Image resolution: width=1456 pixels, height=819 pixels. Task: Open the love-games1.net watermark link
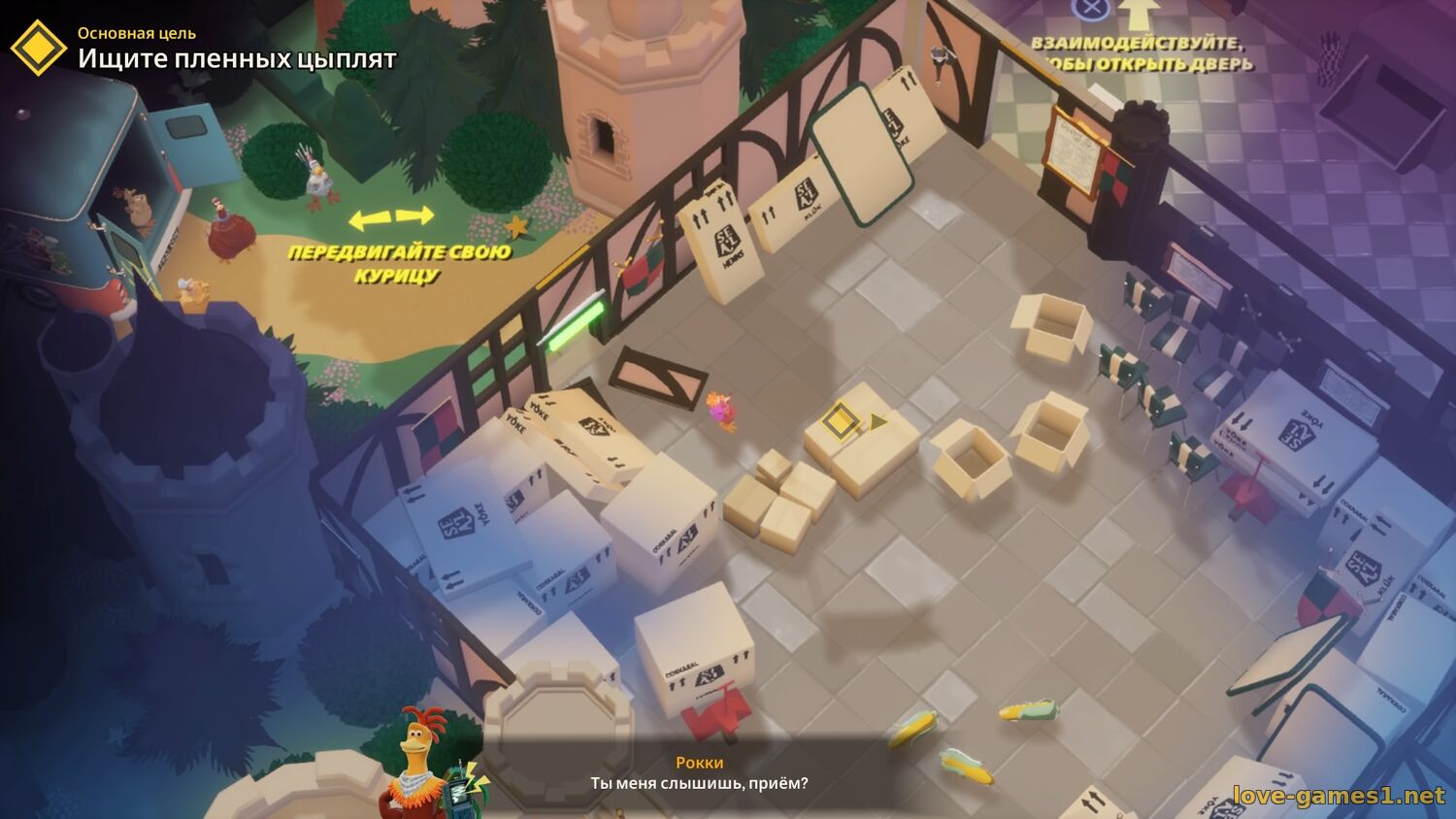pyautogui.click(x=1339, y=796)
